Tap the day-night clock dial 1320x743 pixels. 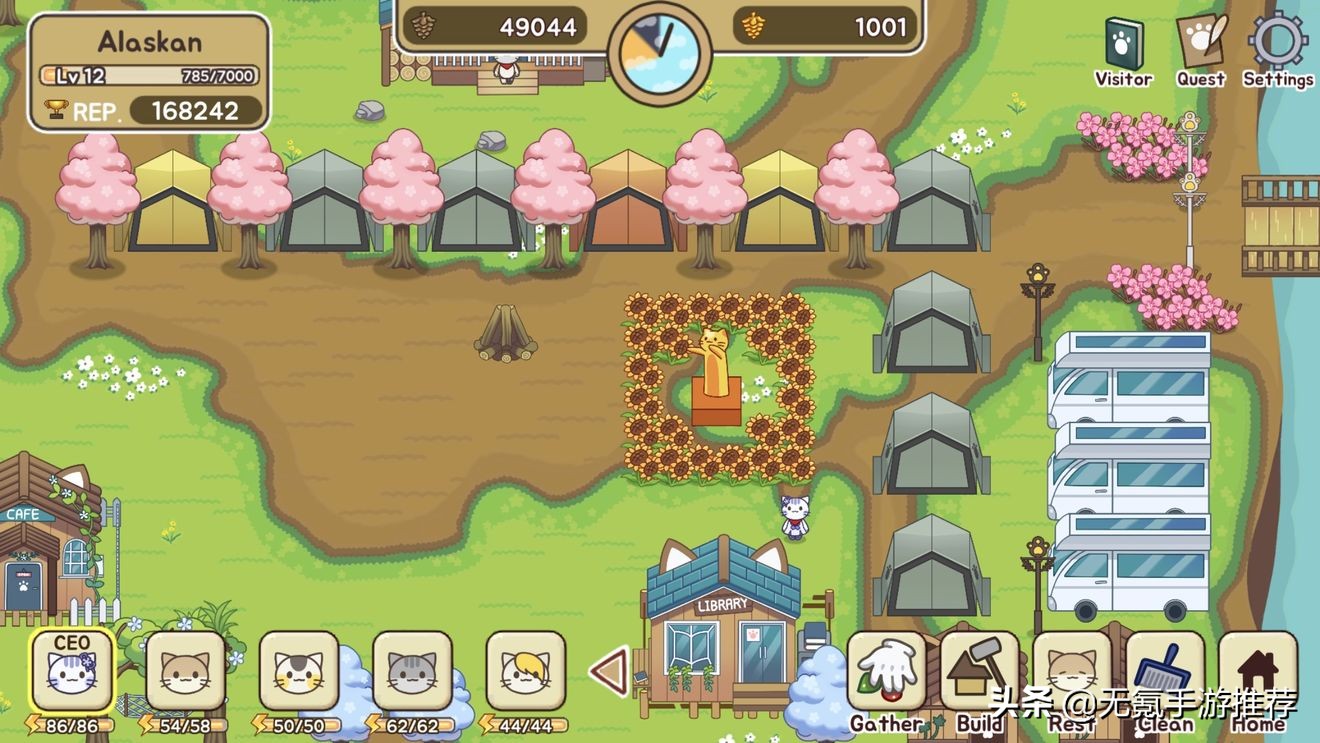(x=659, y=49)
